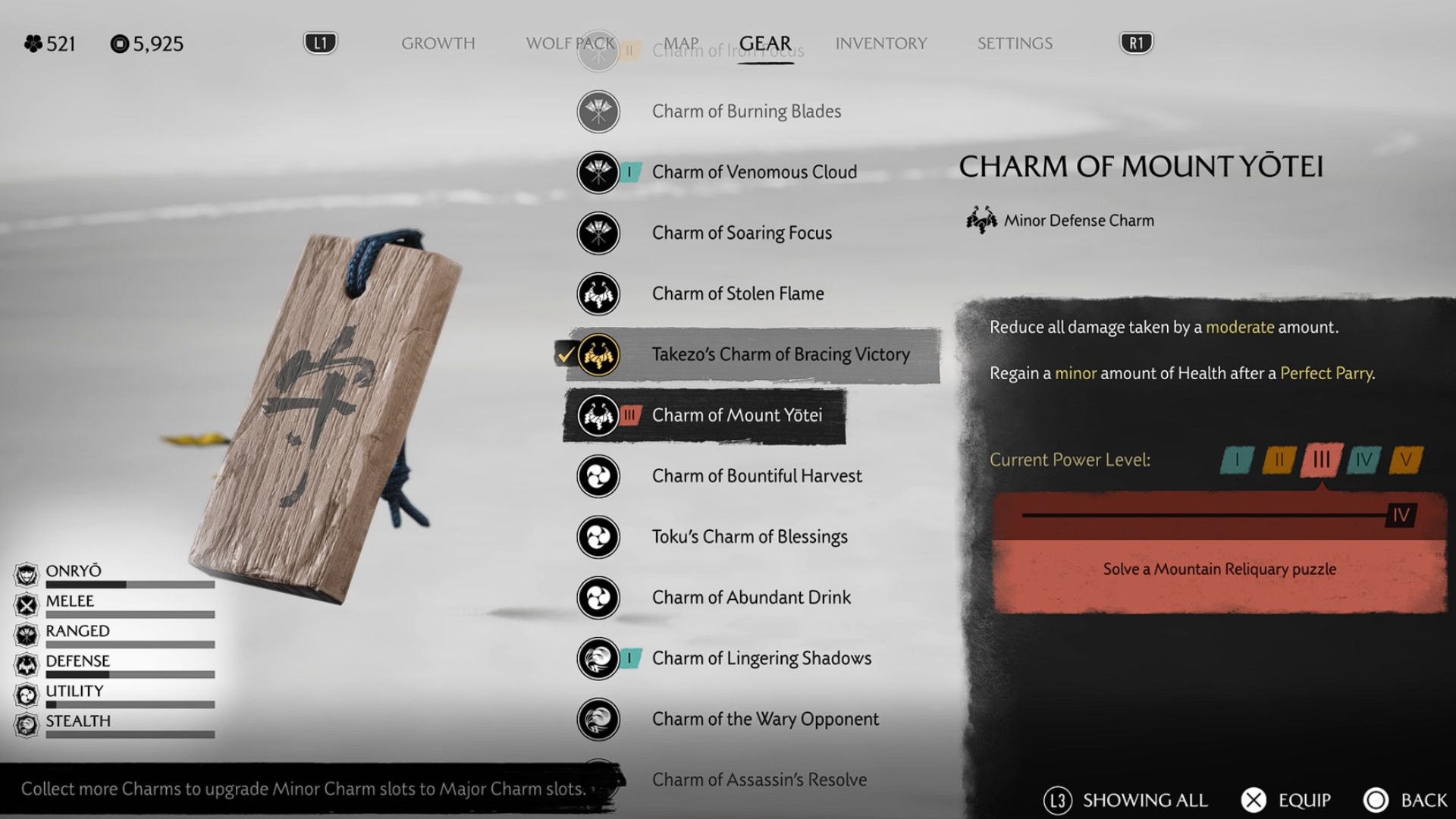Image resolution: width=1456 pixels, height=819 pixels.
Task: Pick the Charm of Soaring Focus
Action: (x=741, y=233)
